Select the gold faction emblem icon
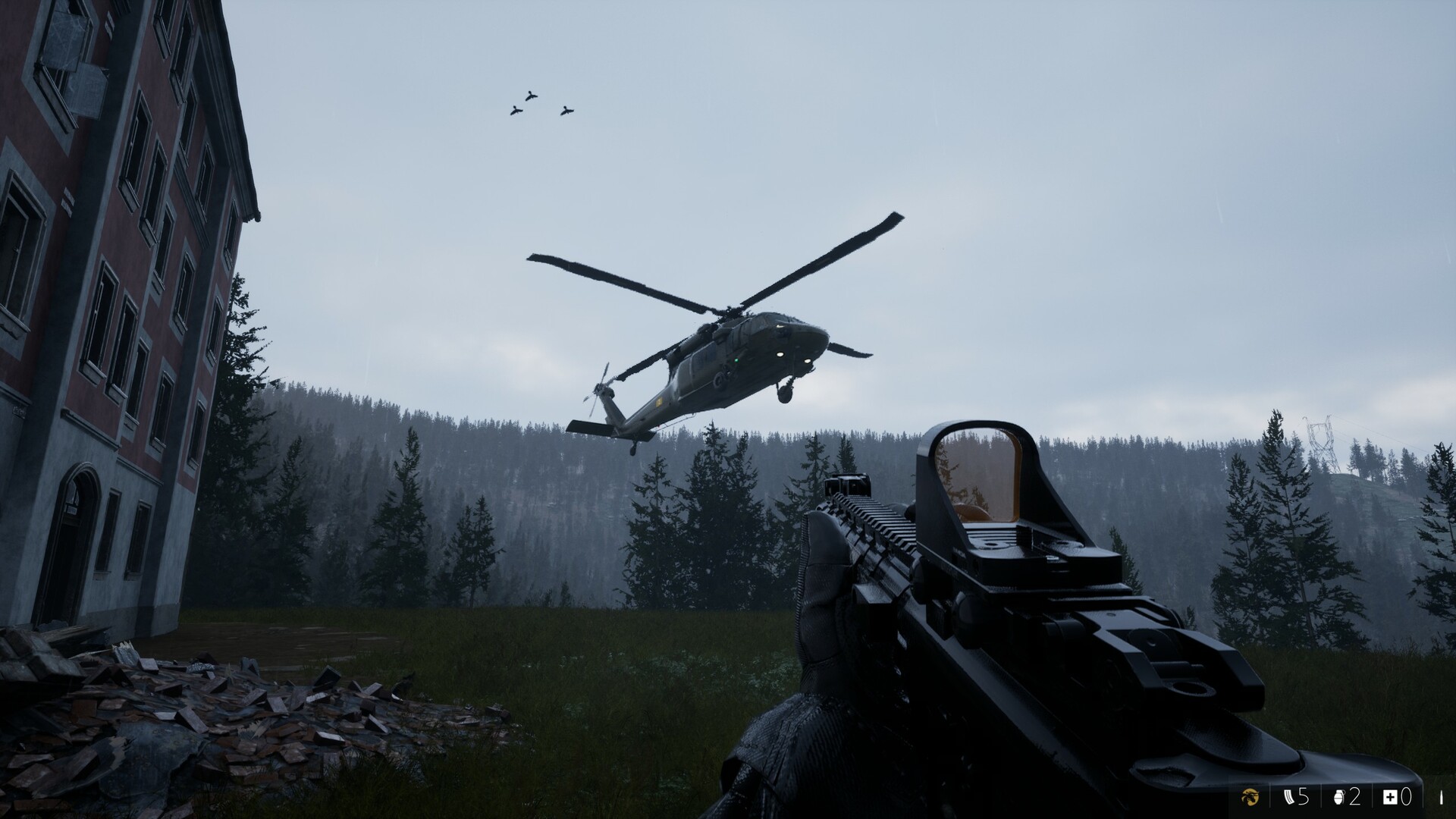The height and width of the screenshot is (819, 1456). (1251, 798)
